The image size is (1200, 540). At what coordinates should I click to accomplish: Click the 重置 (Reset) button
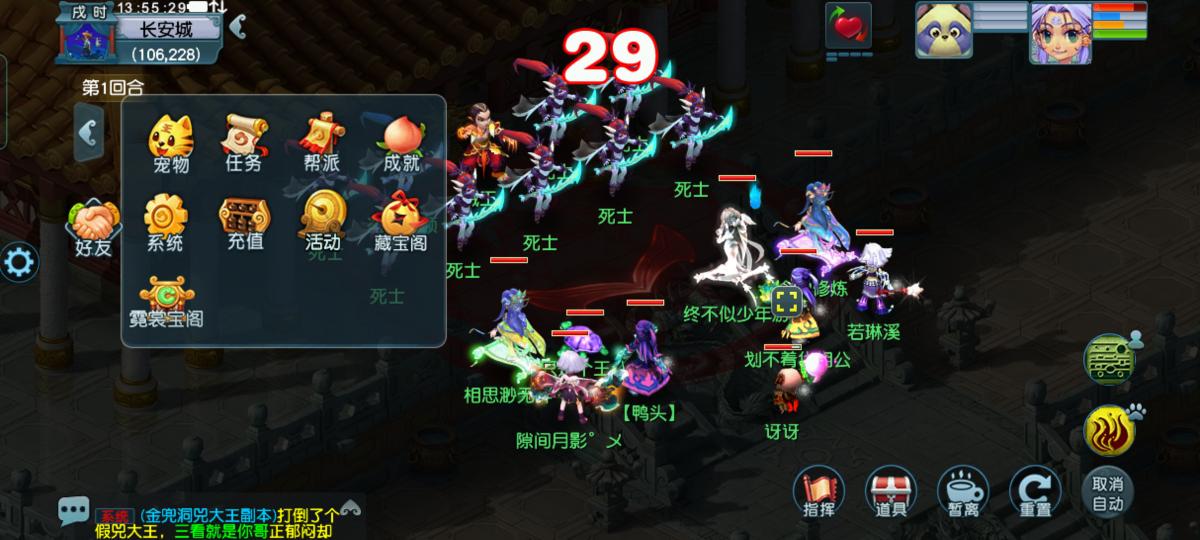[x=1034, y=491]
